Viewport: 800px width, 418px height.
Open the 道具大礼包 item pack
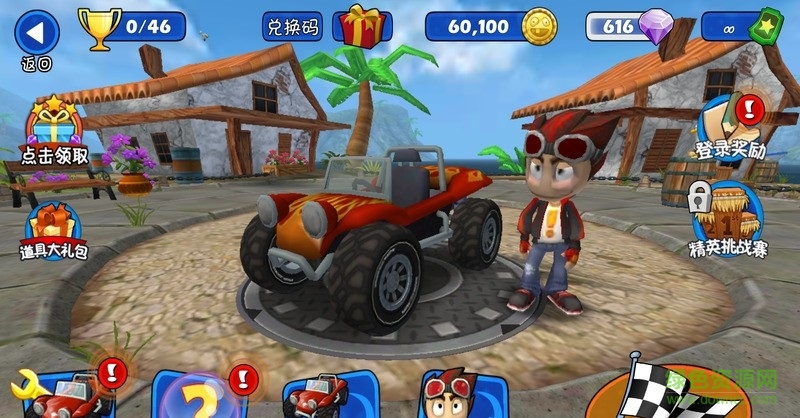click(x=52, y=230)
